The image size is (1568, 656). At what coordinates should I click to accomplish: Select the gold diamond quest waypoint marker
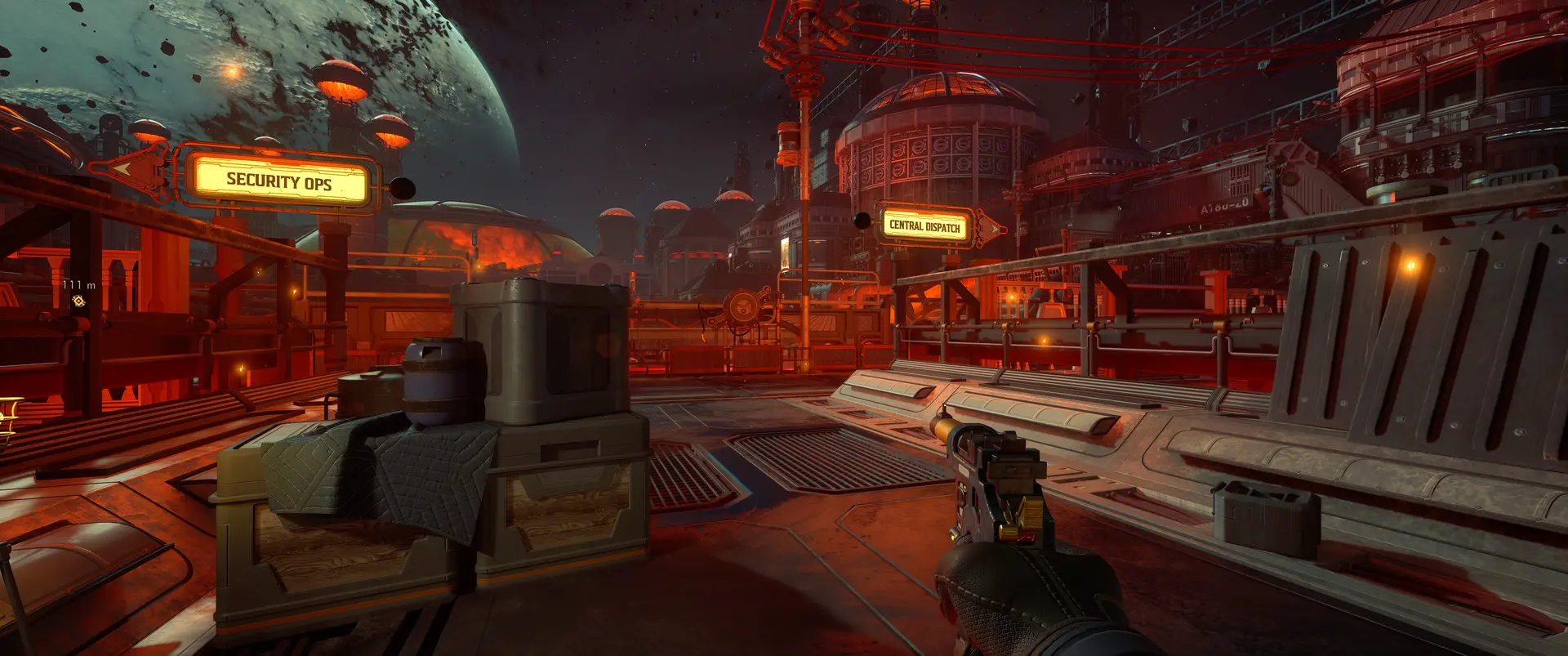78,301
